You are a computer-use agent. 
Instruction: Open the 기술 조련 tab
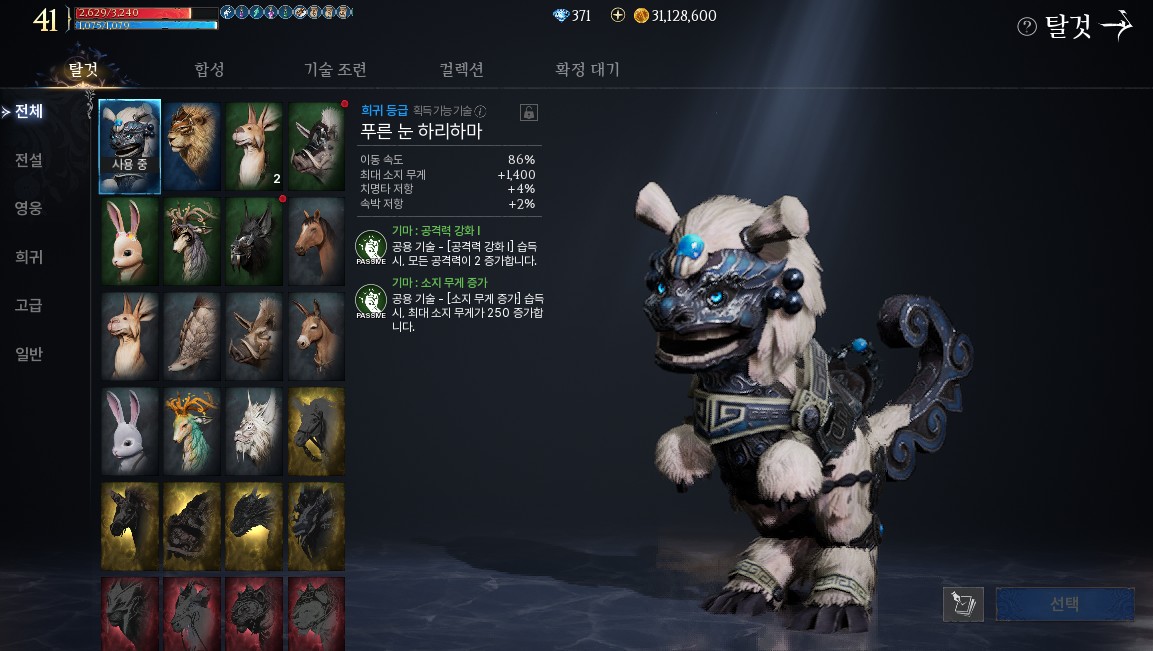pos(335,69)
